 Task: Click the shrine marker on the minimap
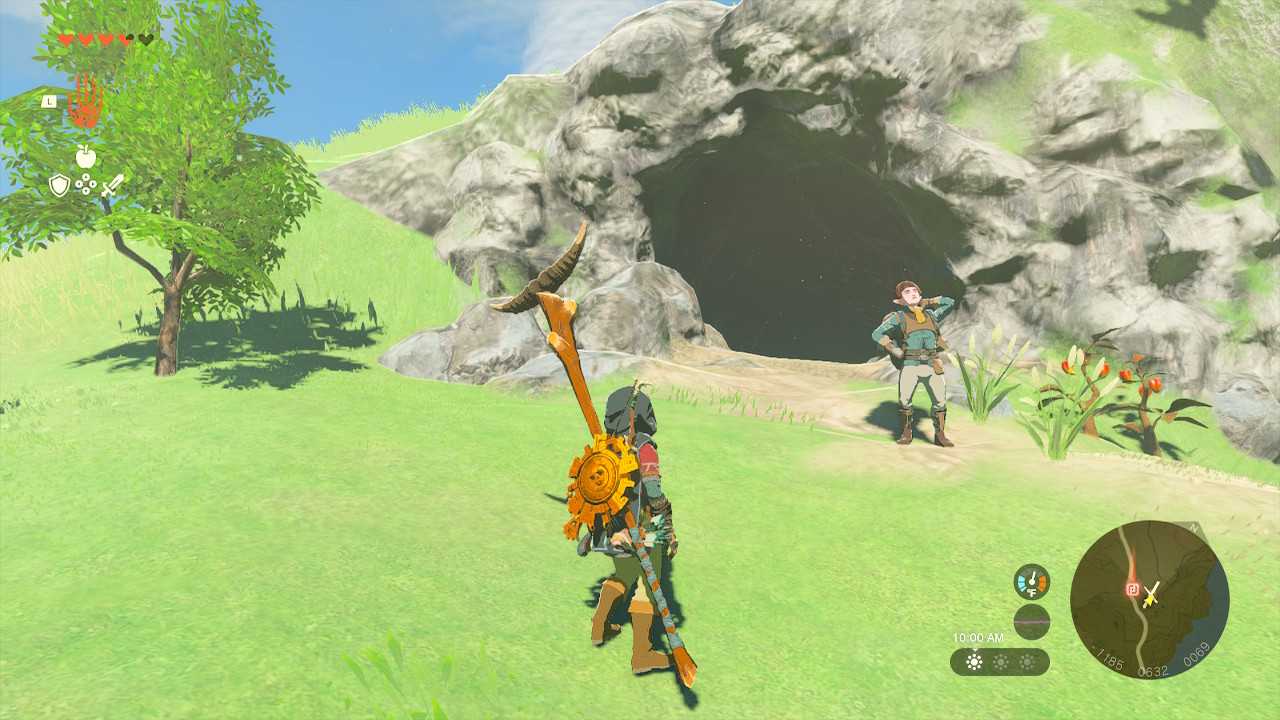coord(1133,589)
